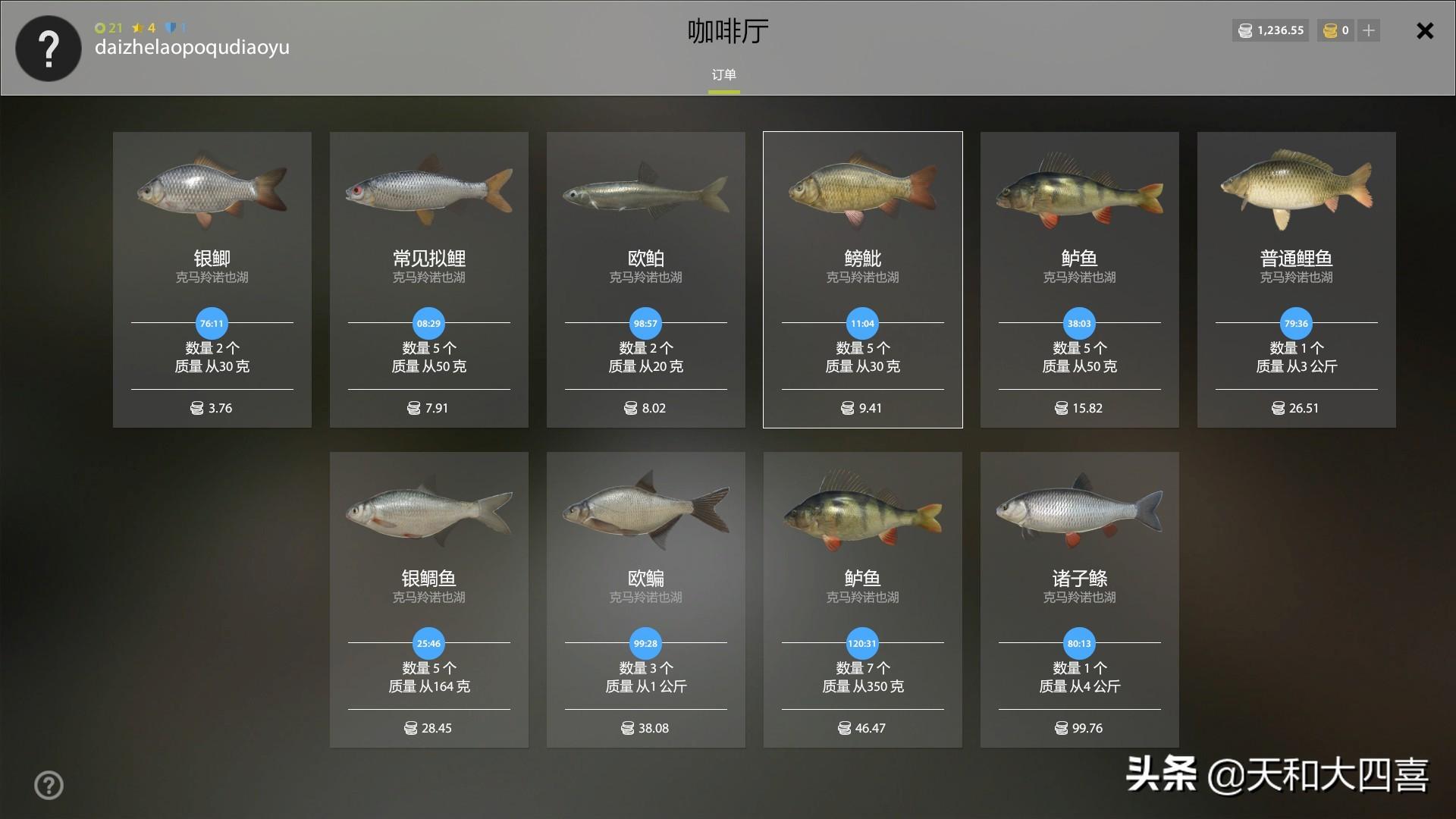Switch to the 订单 tab
Image resolution: width=1456 pixels, height=819 pixels.
(x=723, y=75)
